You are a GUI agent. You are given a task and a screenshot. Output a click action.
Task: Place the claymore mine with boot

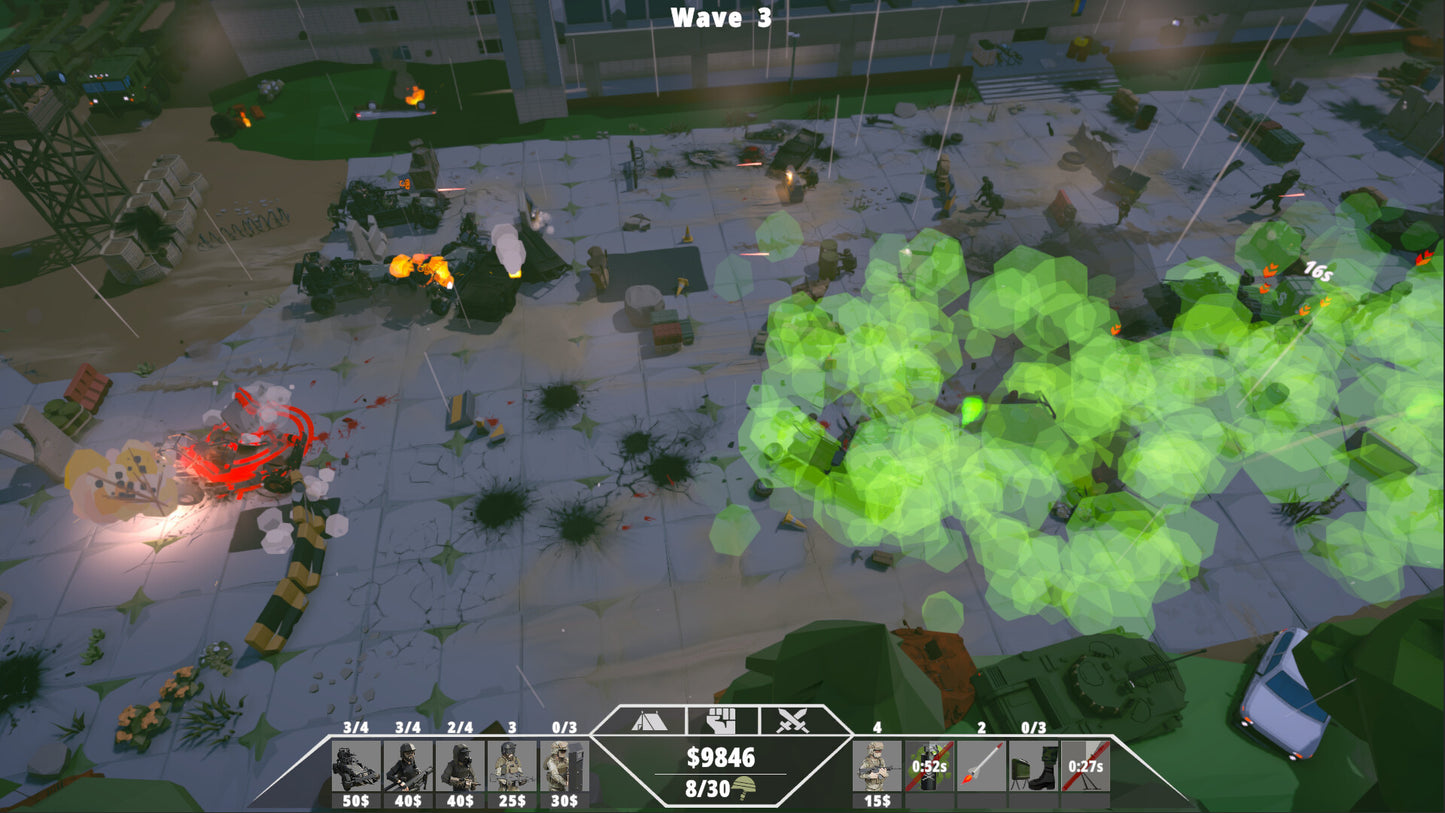click(x=1033, y=767)
